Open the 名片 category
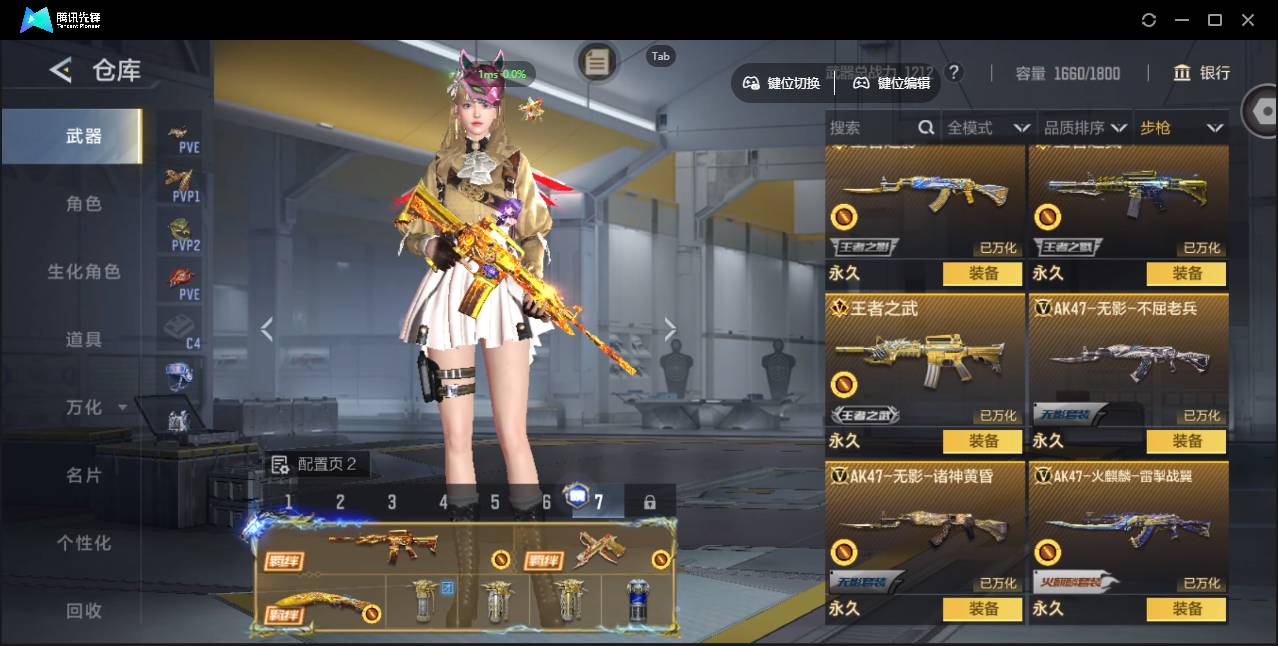Image resolution: width=1278 pixels, height=646 pixels. click(84, 475)
